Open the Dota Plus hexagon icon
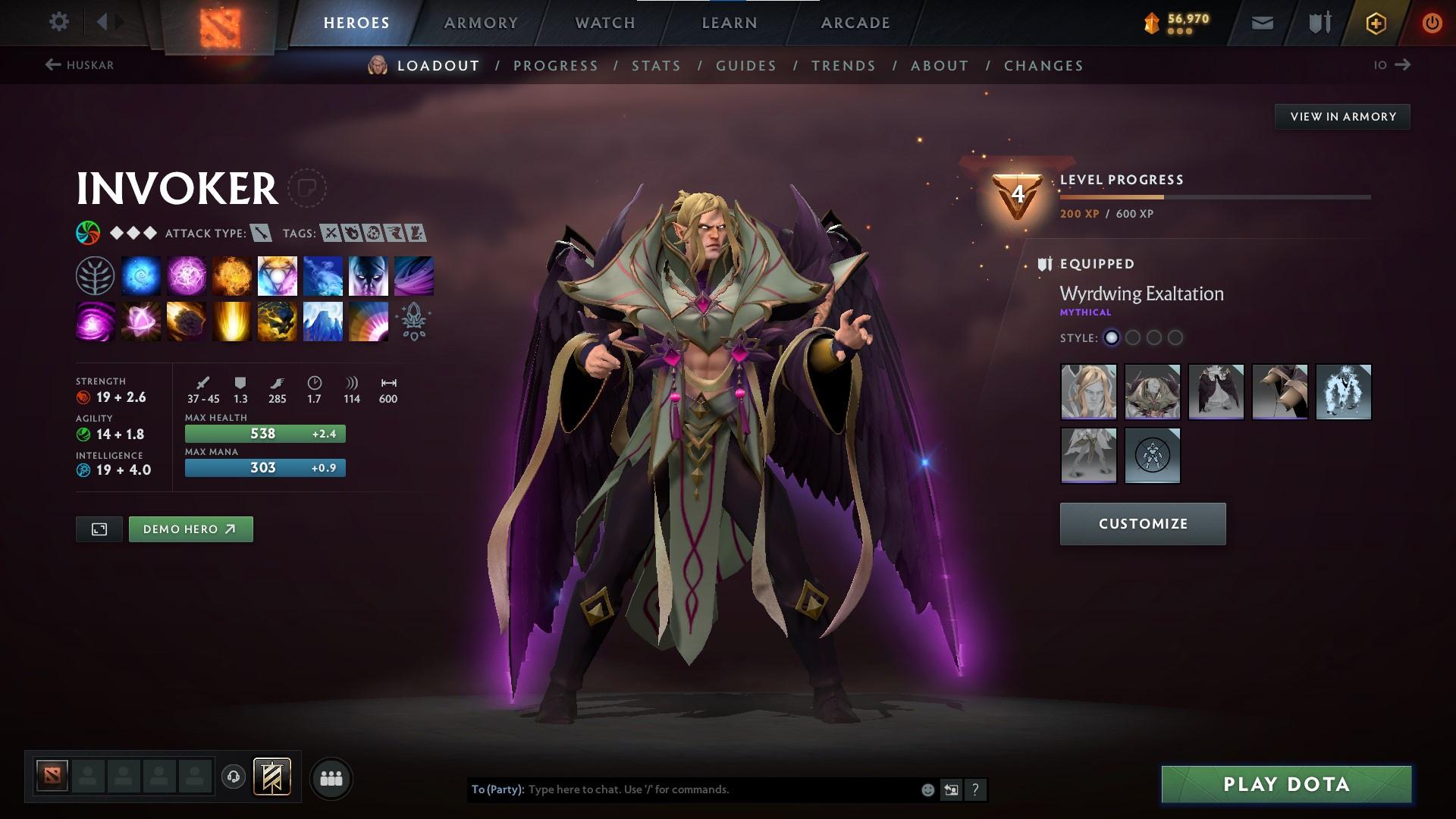 click(x=1375, y=22)
